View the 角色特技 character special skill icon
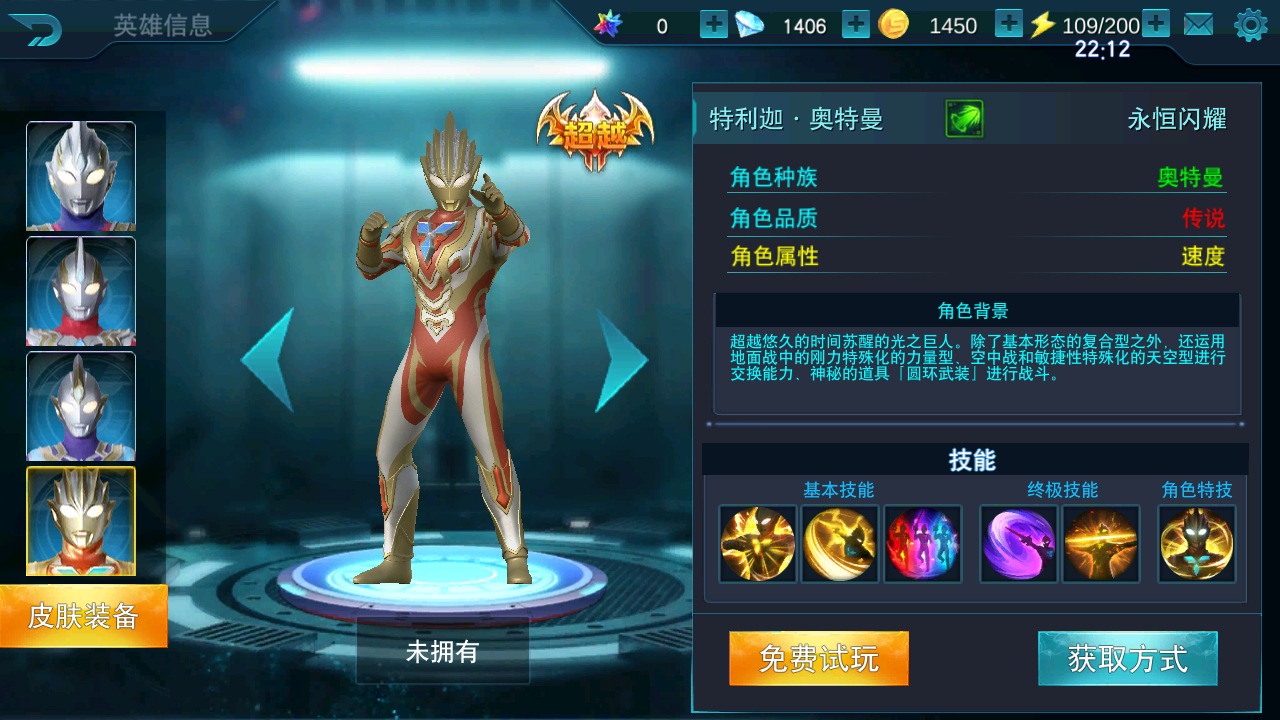The image size is (1280, 720). point(1197,544)
